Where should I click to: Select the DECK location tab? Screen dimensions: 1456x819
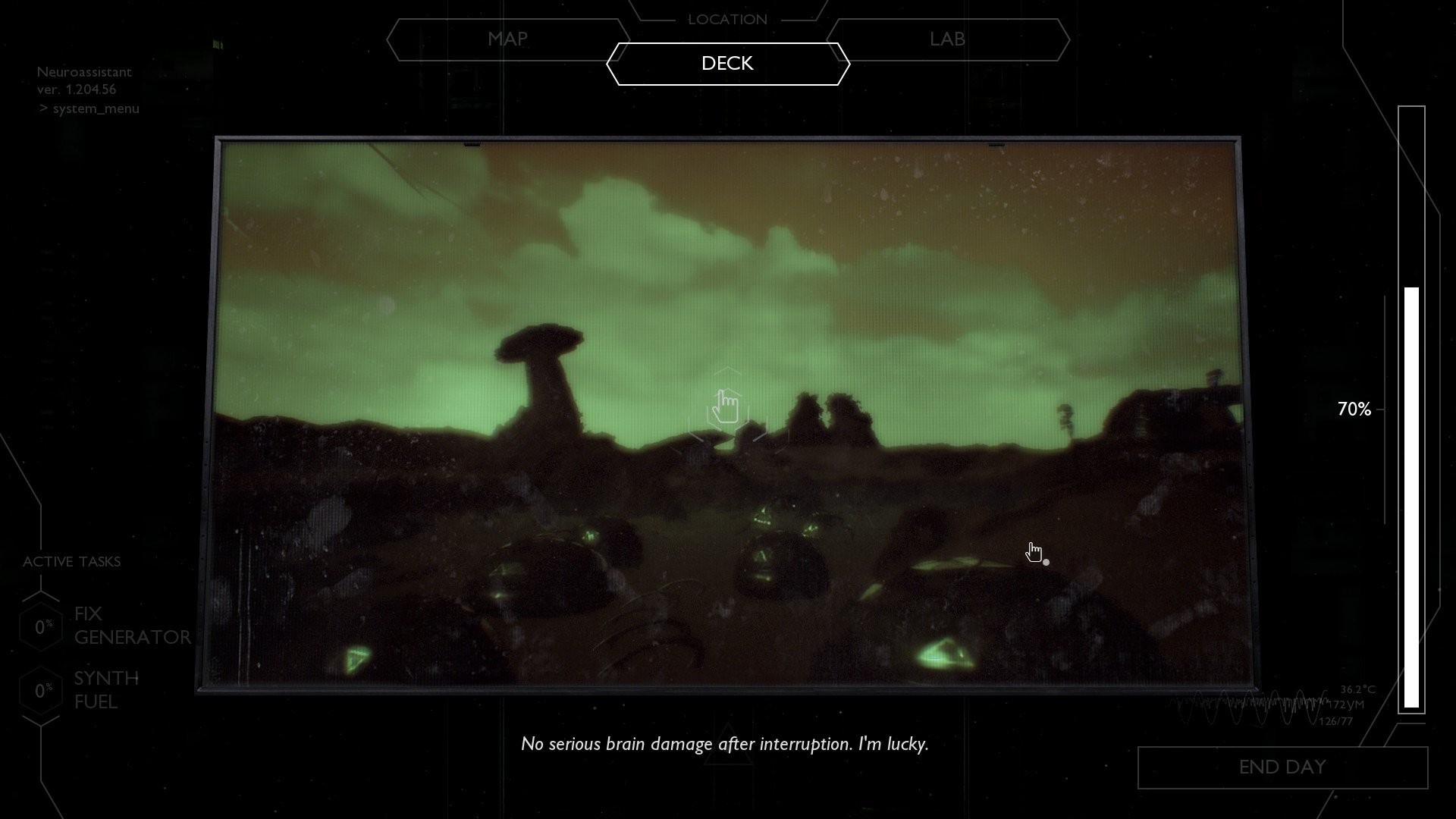pyautogui.click(x=727, y=64)
